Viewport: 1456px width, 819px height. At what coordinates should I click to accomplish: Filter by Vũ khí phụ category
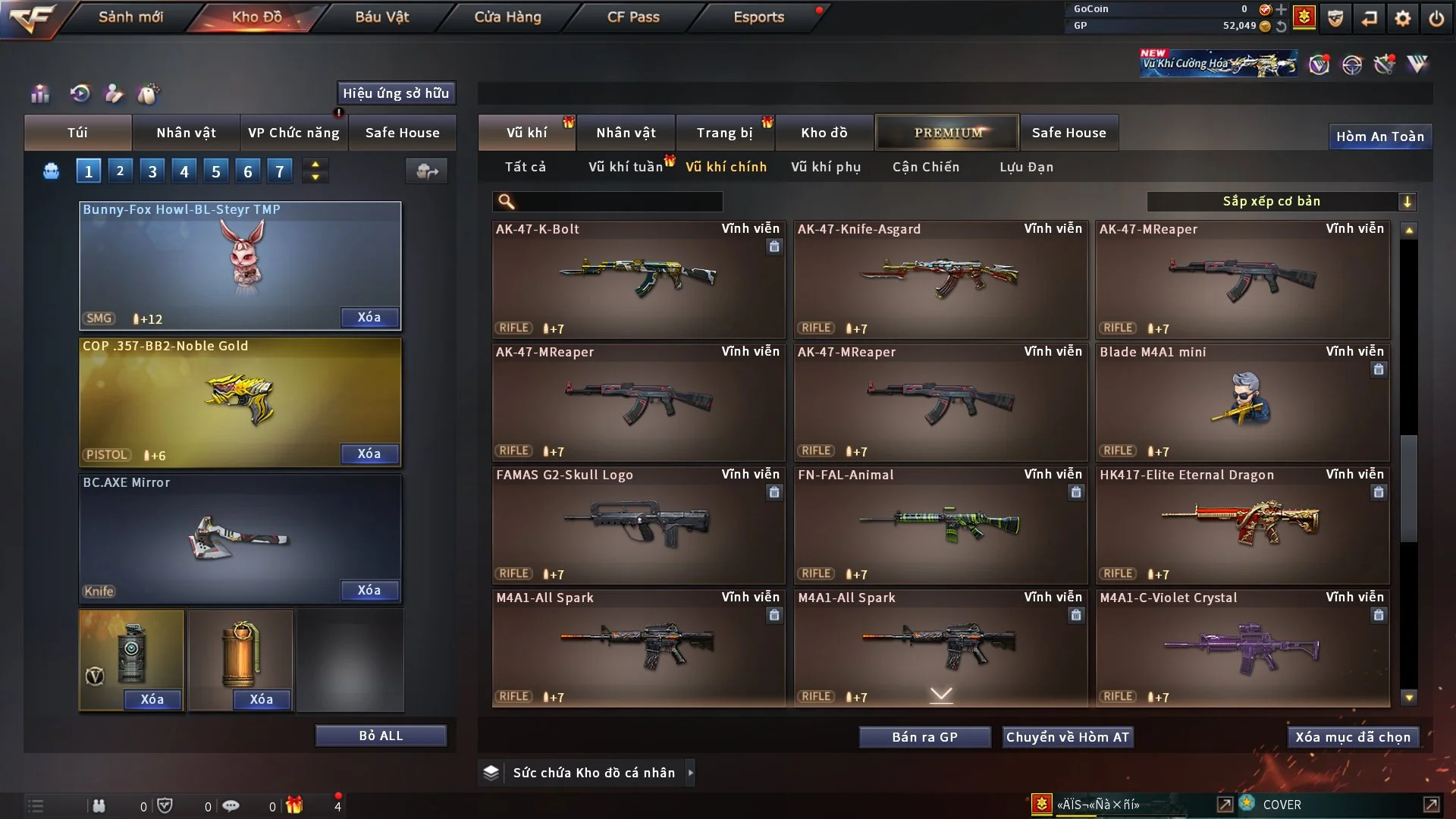[x=826, y=167]
